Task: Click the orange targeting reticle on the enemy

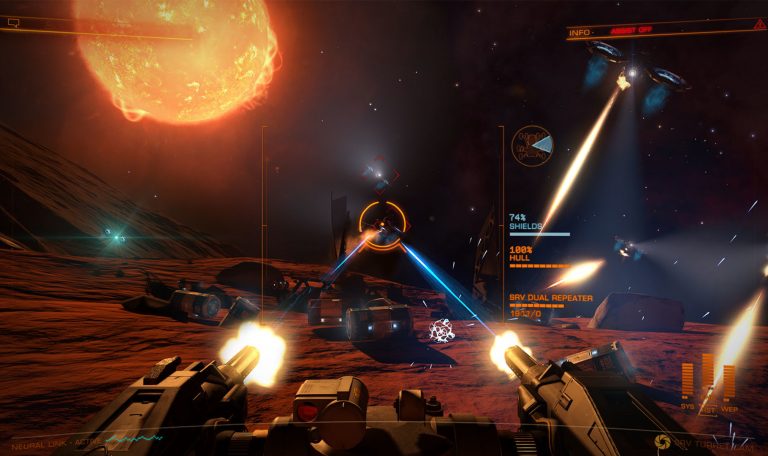Action: click(x=382, y=222)
